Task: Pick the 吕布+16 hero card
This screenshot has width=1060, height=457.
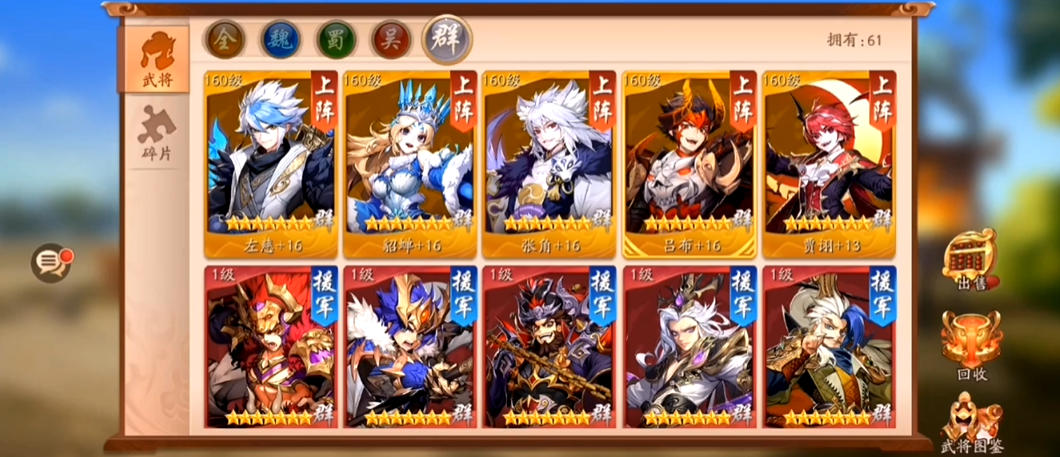Action: pos(689,163)
